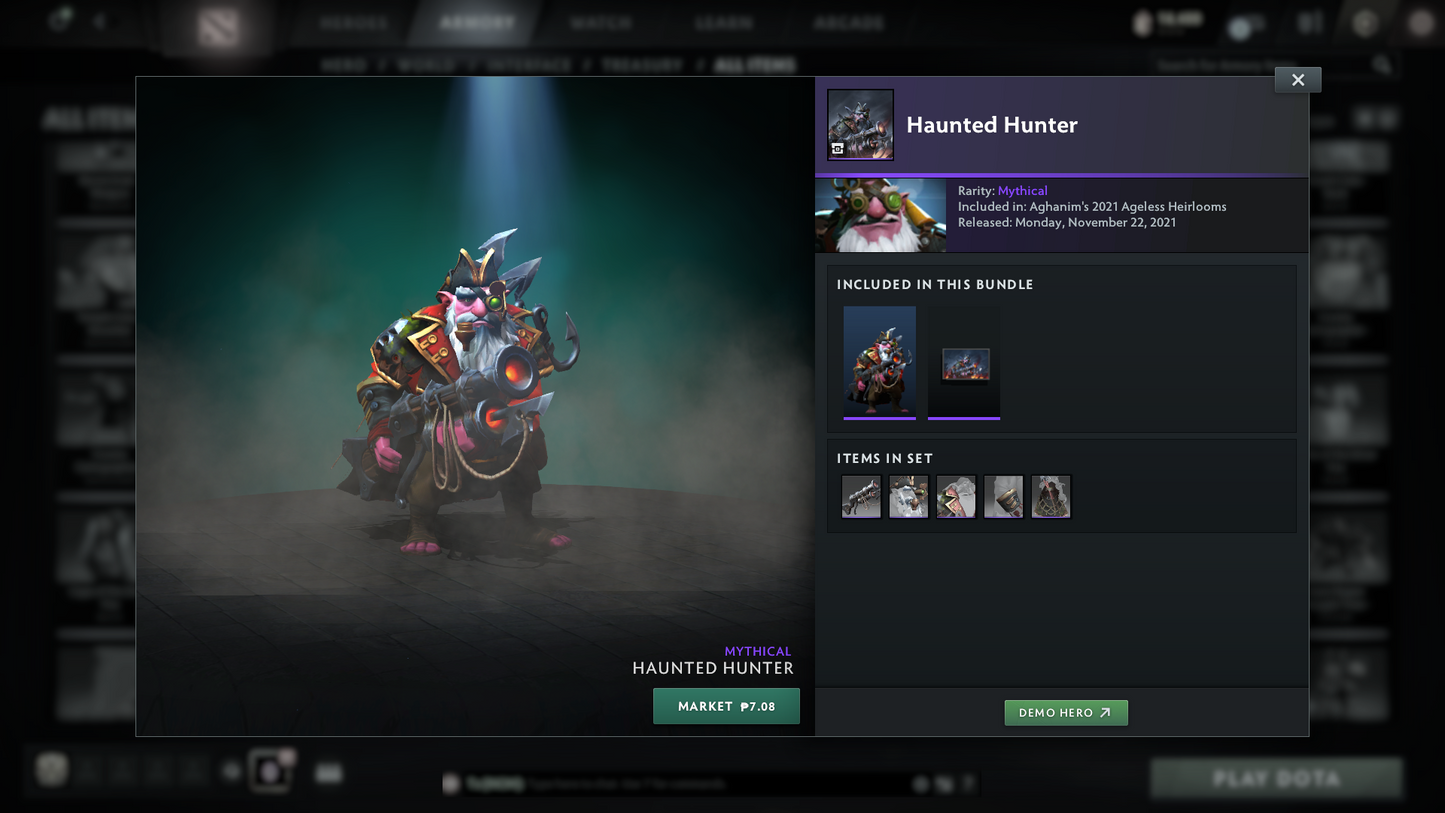This screenshot has width=1445, height=813.
Task: Switch to the TREASURY filter tab
Action: (x=641, y=64)
